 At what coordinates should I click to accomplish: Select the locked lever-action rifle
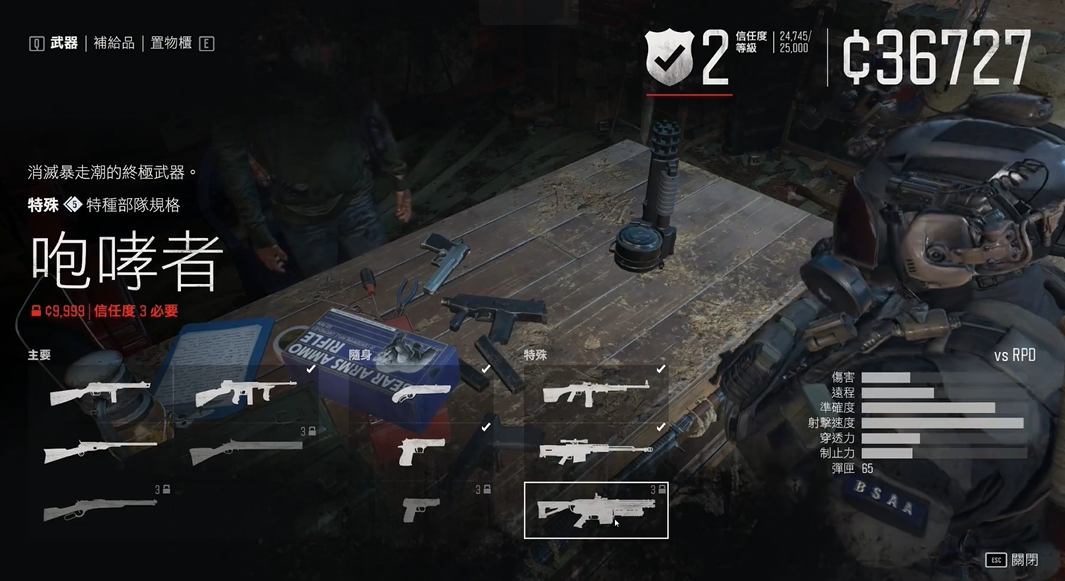point(100,510)
